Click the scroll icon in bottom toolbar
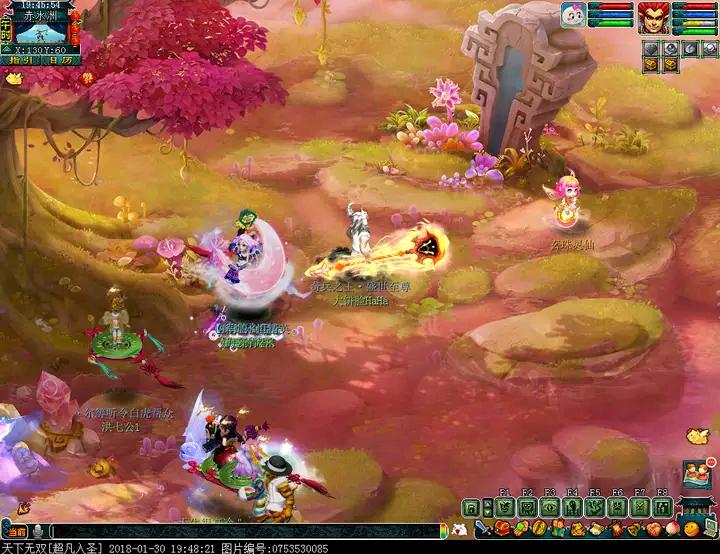 (598, 528)
